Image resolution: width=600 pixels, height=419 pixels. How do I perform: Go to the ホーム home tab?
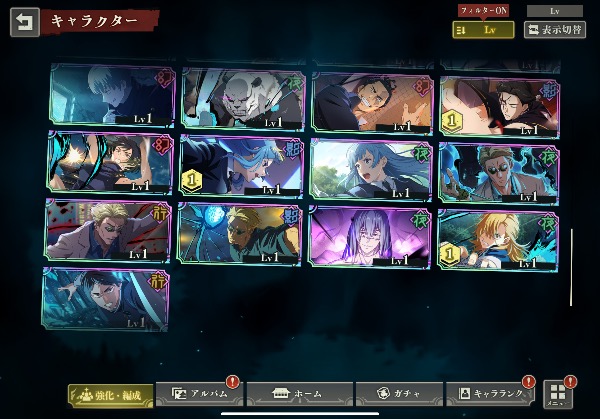coord(299,394)
